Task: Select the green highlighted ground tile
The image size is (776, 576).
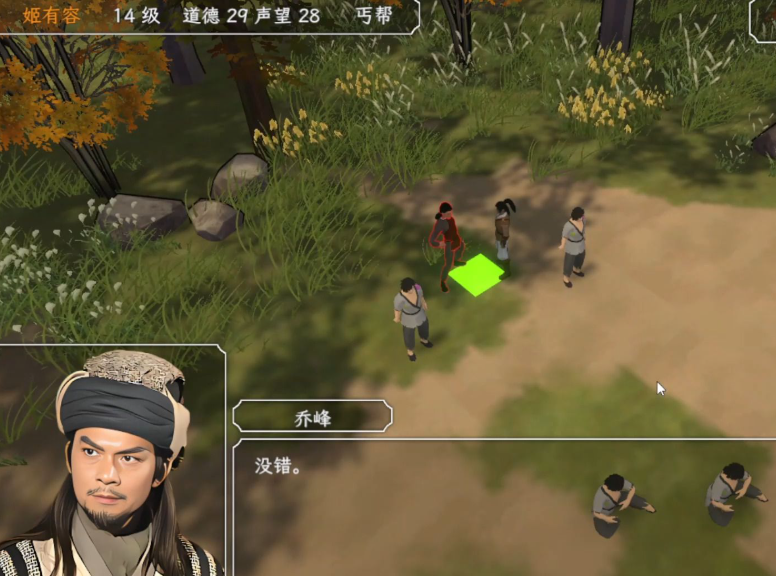Action: tap(476, 275)
